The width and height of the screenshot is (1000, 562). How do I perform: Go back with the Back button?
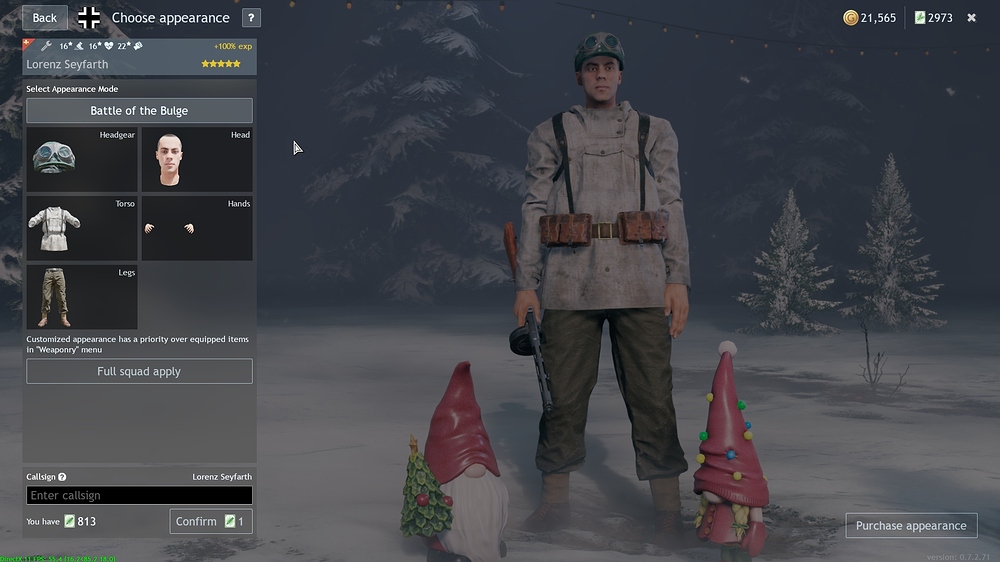[x=45, y=18]
